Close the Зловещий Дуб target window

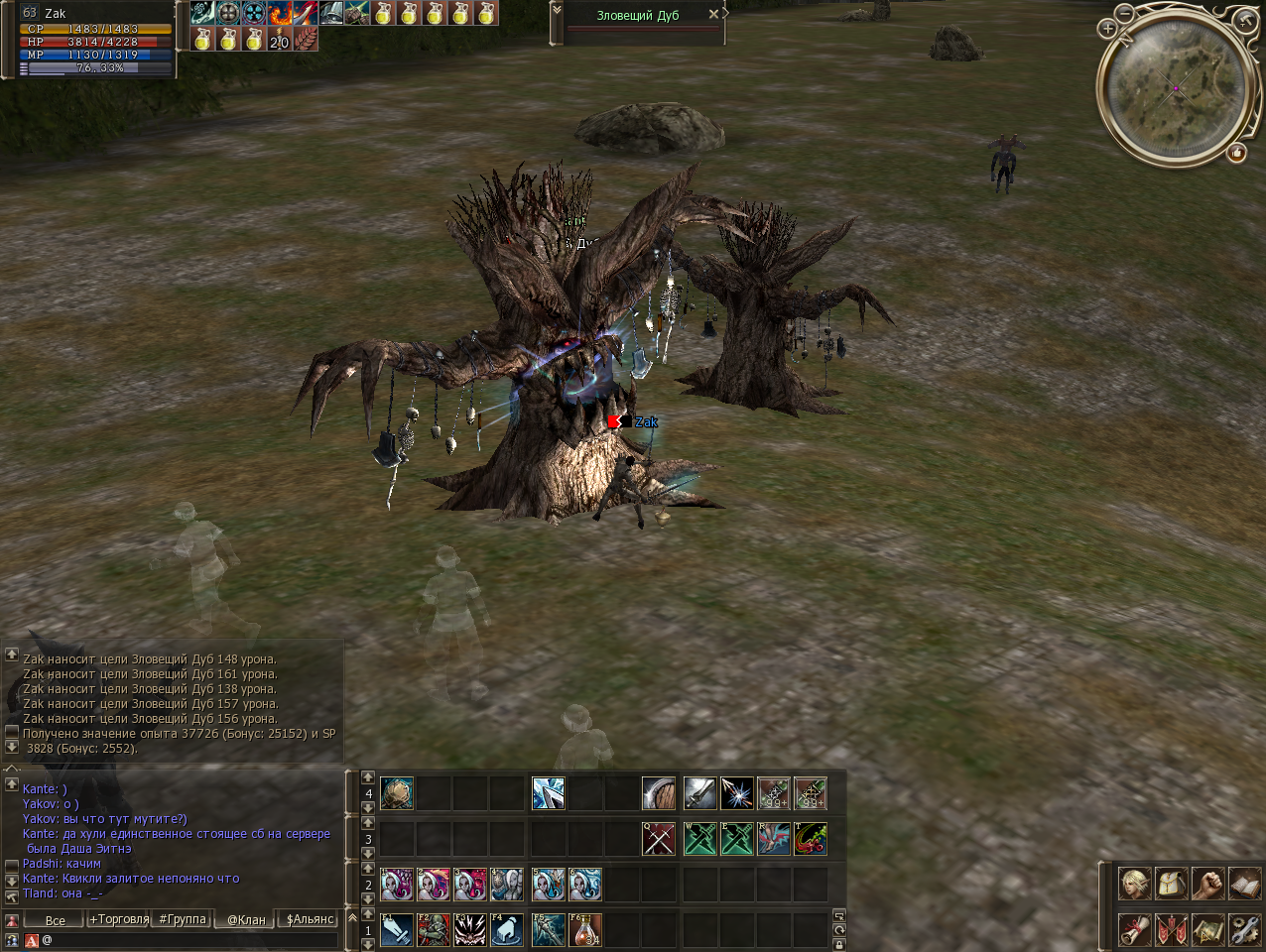tap(713, 15)
